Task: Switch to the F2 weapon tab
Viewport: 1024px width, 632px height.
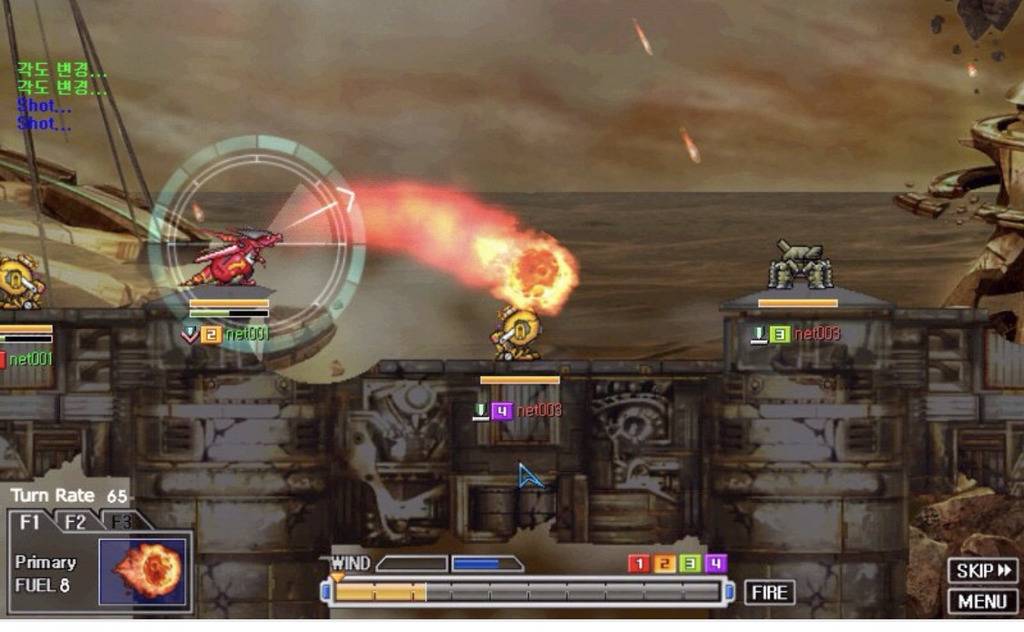Action: (75, 521)
